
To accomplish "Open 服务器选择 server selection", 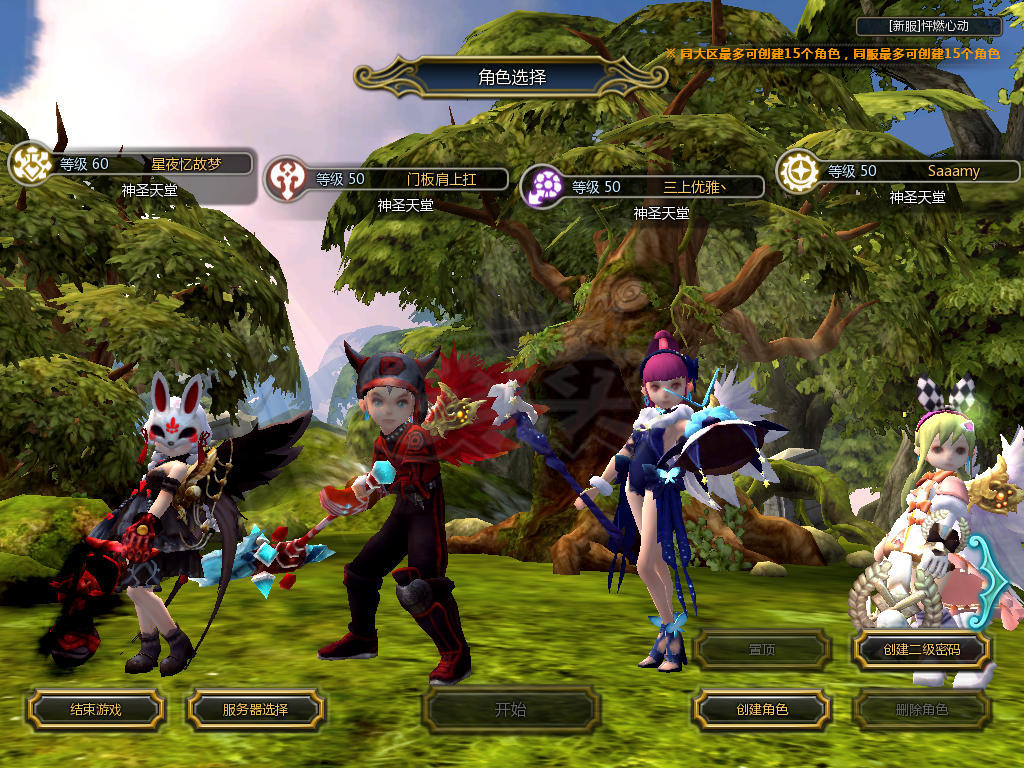I will coord(255,710).
